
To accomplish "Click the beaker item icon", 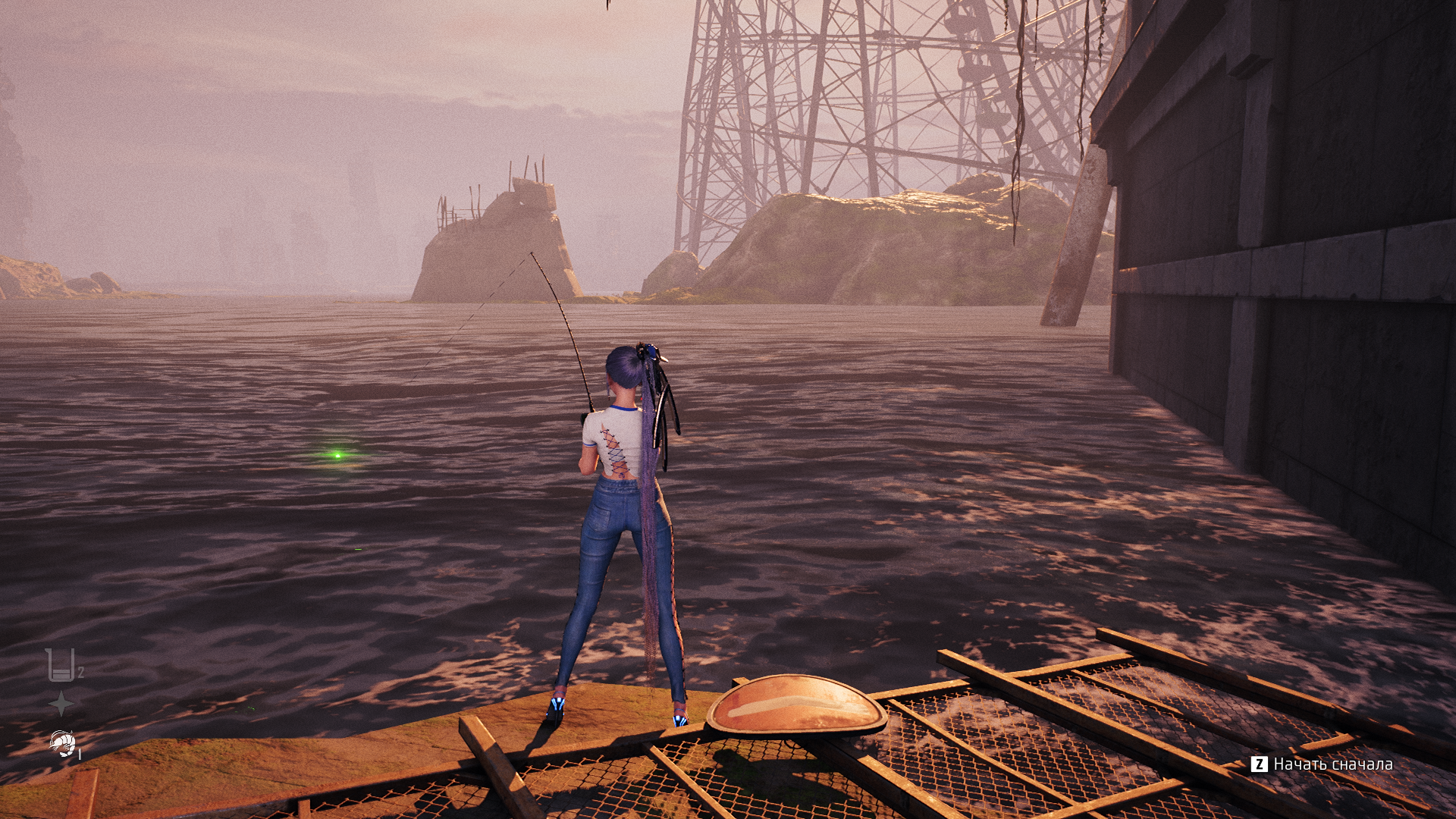I will [x=61, y=665].
